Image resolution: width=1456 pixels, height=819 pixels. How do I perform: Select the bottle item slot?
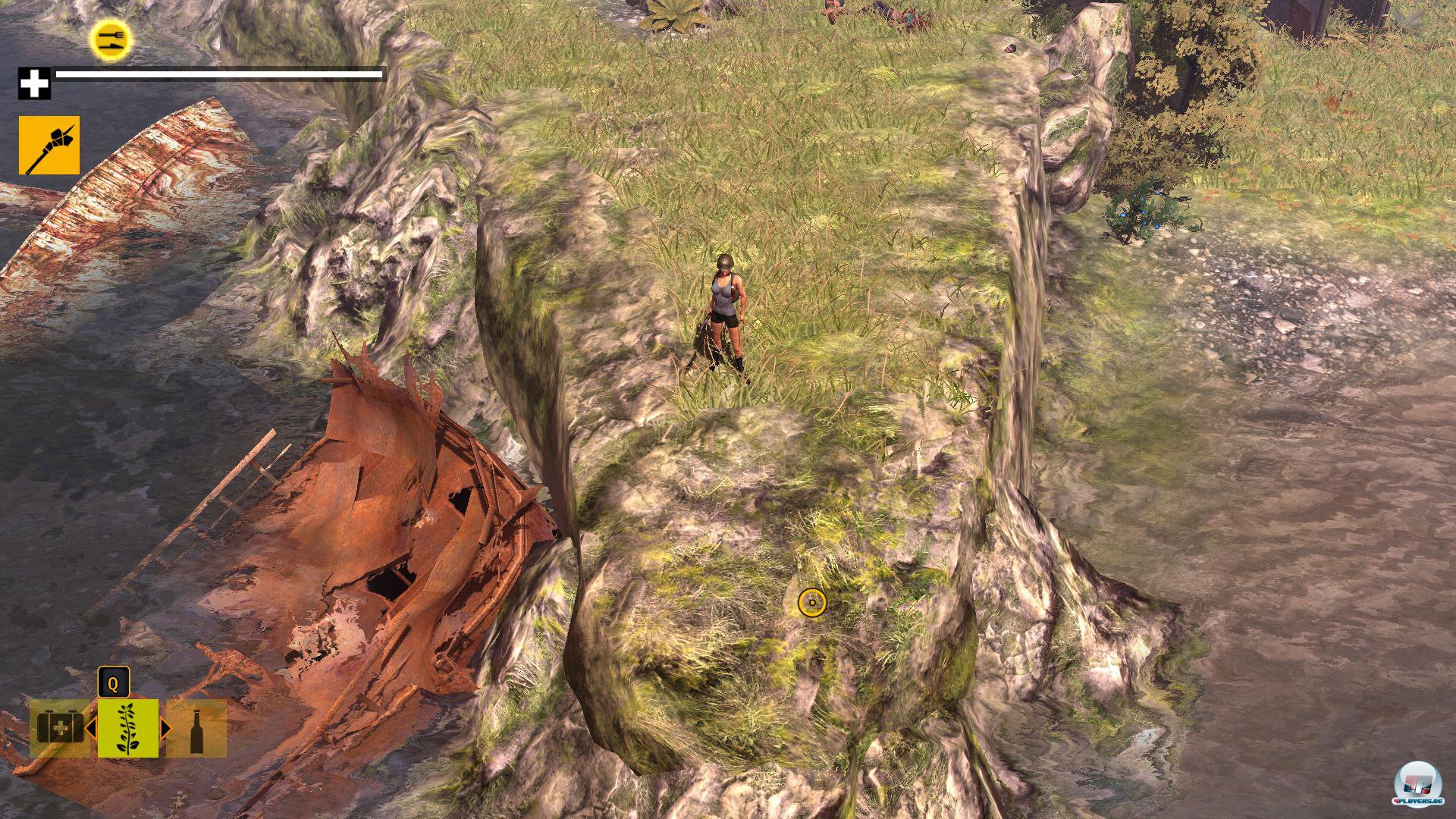pos(196,729)
